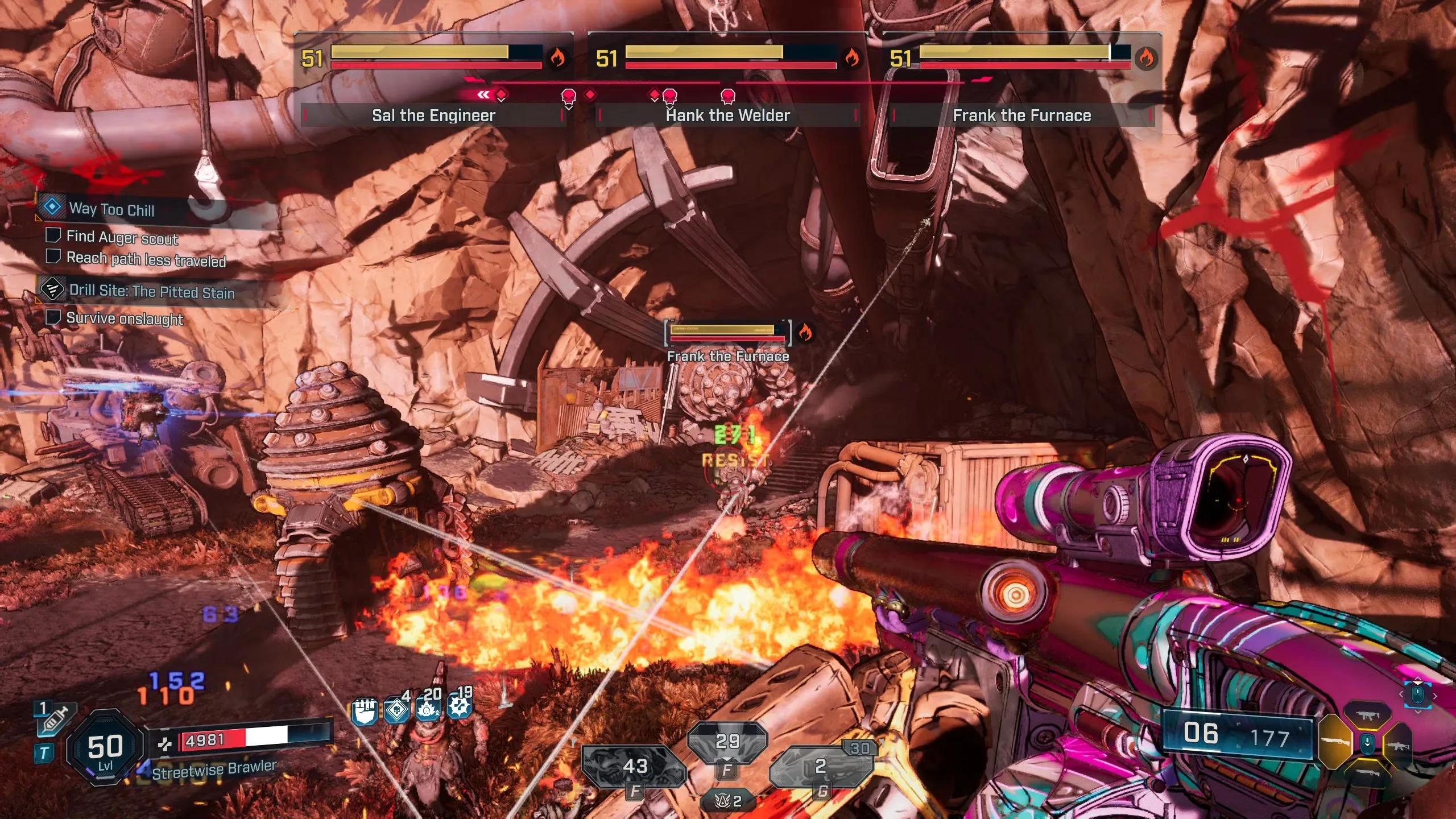Activate the action skill showing cooldown 43
The image size is (1456, 819).
(x=634, y=767)
